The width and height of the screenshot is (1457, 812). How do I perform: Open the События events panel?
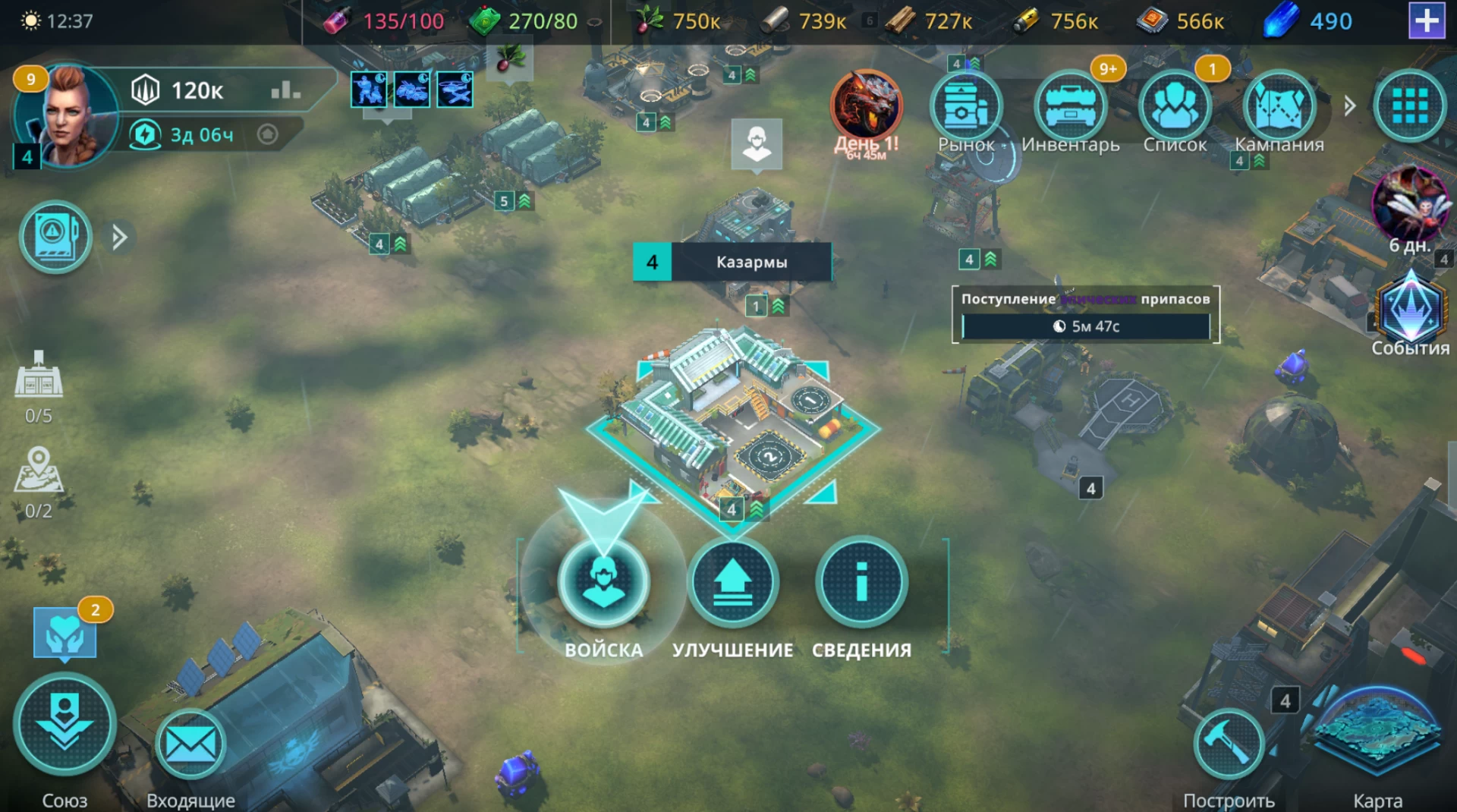click(1410, 311)
